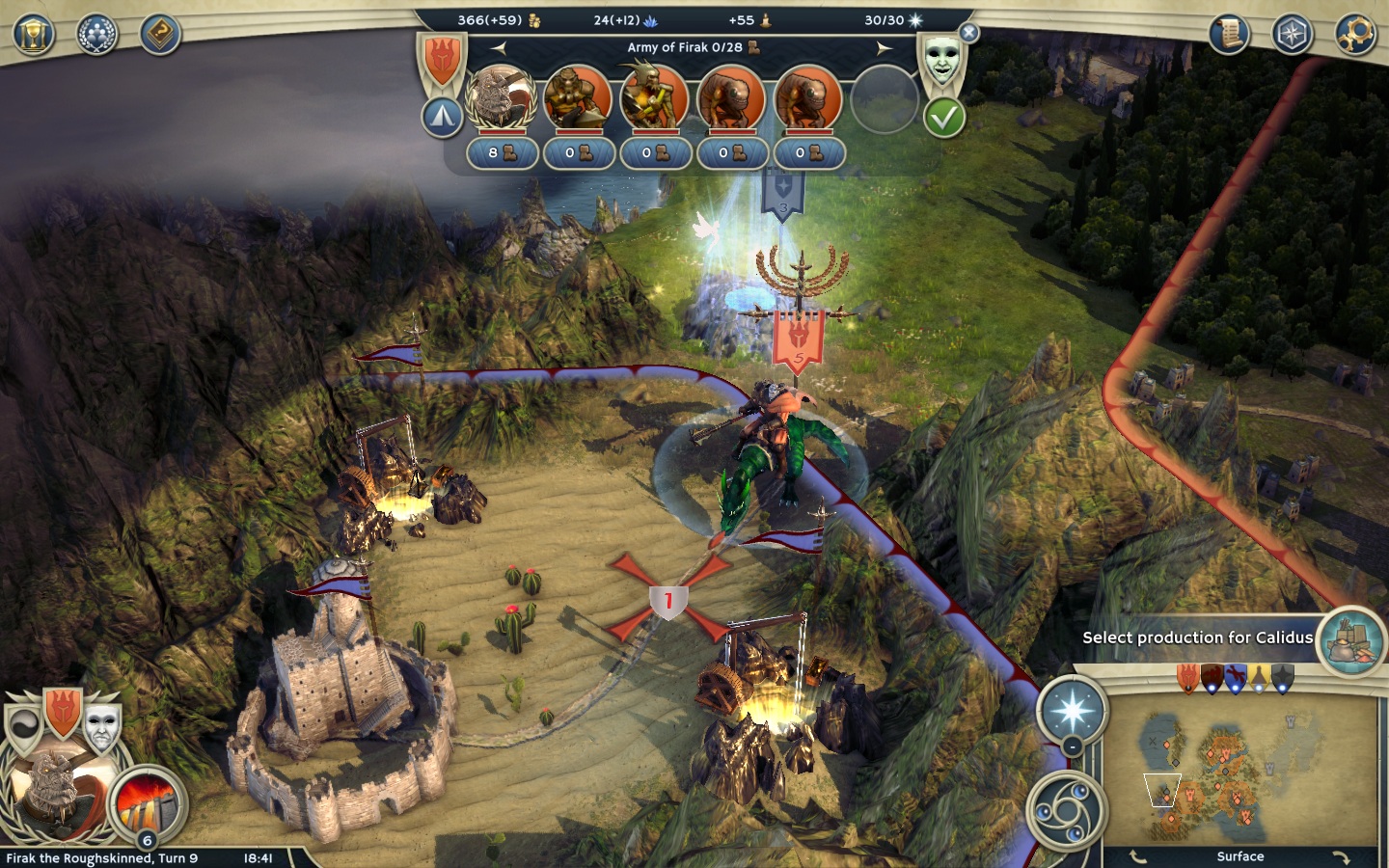
Task: Open the scroll icon log
Action: click(1230, 35)
